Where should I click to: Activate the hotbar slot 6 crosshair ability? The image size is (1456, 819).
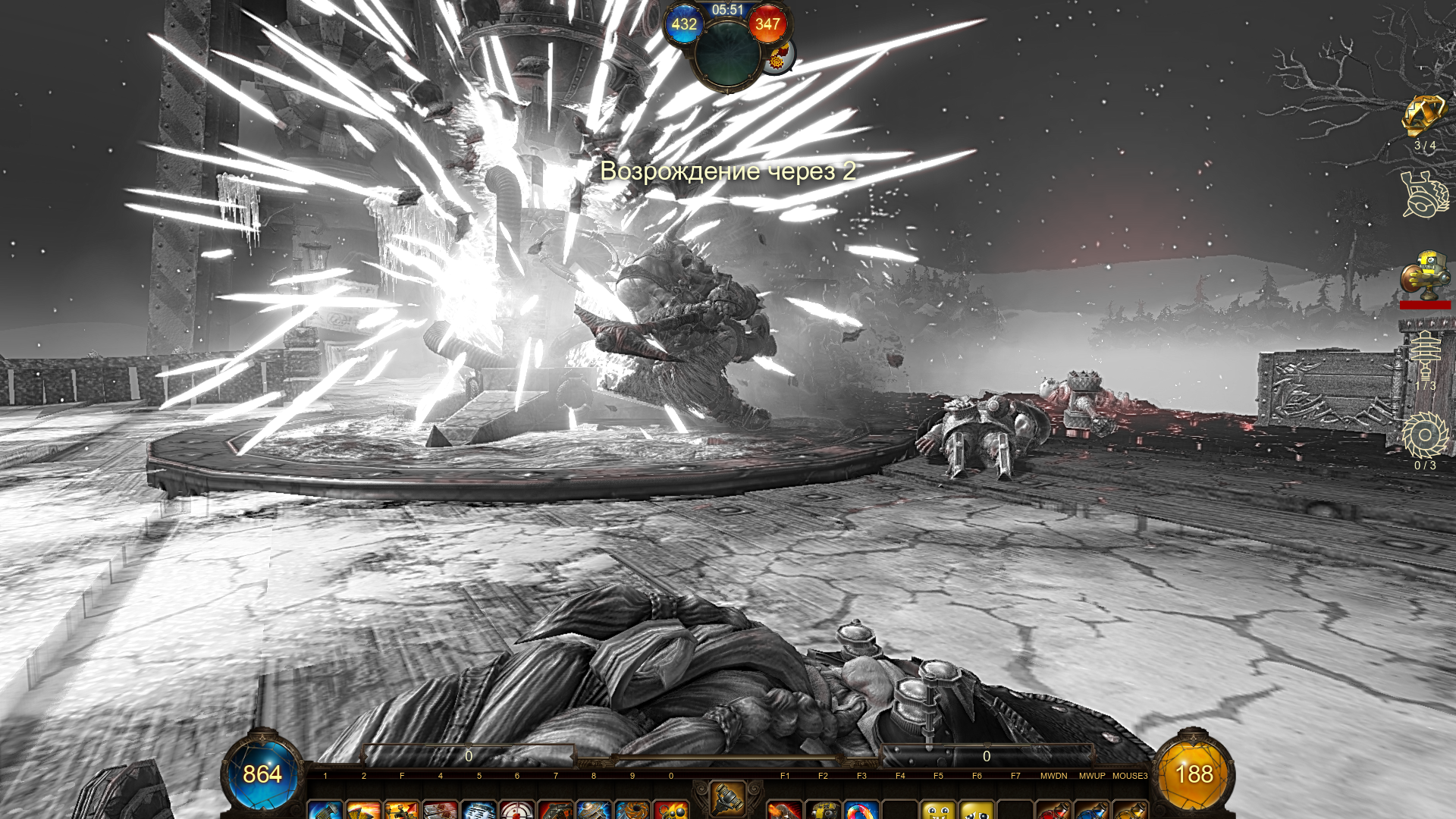517,809
